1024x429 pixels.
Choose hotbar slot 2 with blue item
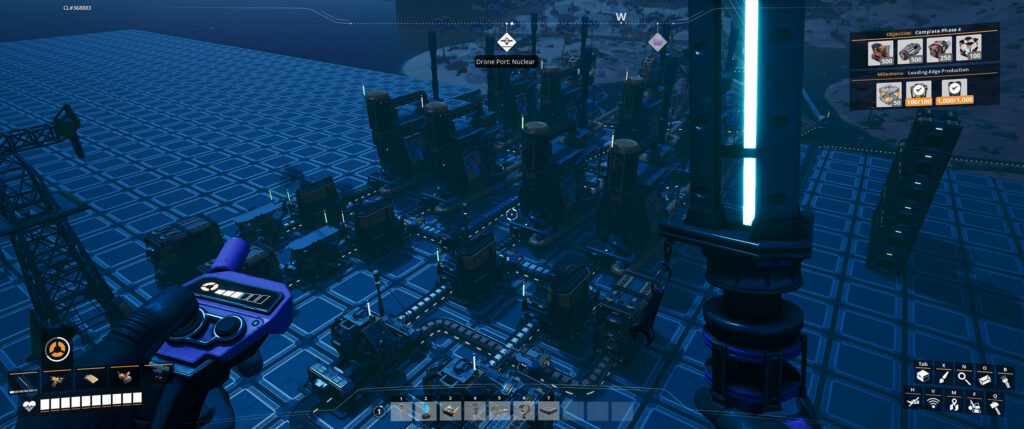coord(425,410)
